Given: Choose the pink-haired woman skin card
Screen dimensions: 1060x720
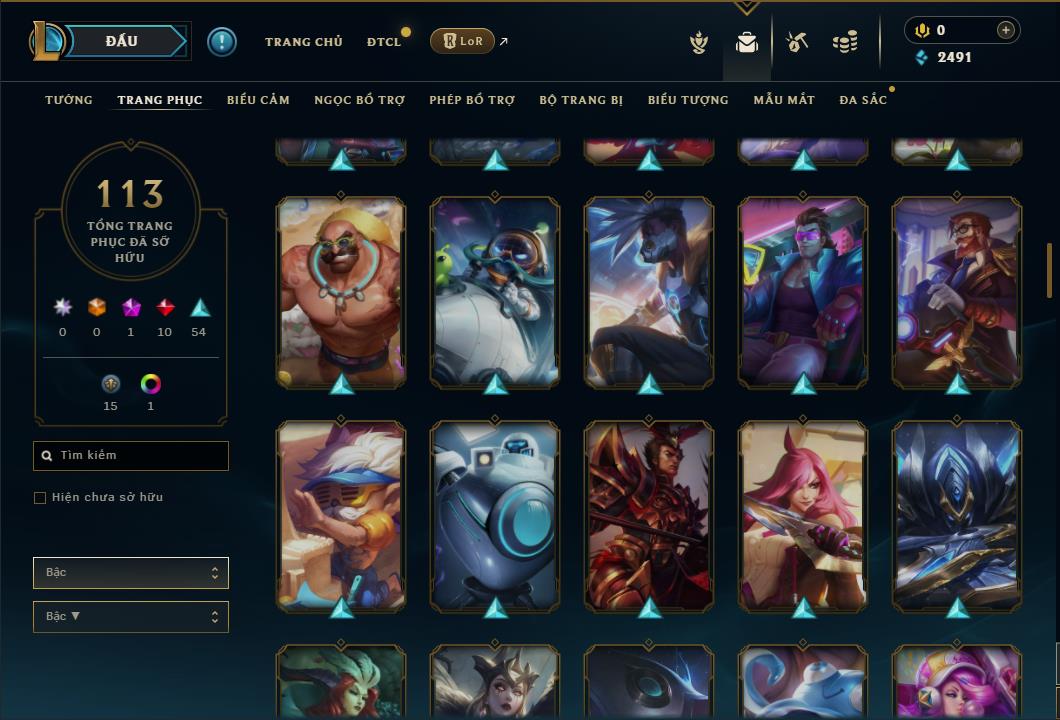Looking at the screenshot, I should tap(803, 516).
